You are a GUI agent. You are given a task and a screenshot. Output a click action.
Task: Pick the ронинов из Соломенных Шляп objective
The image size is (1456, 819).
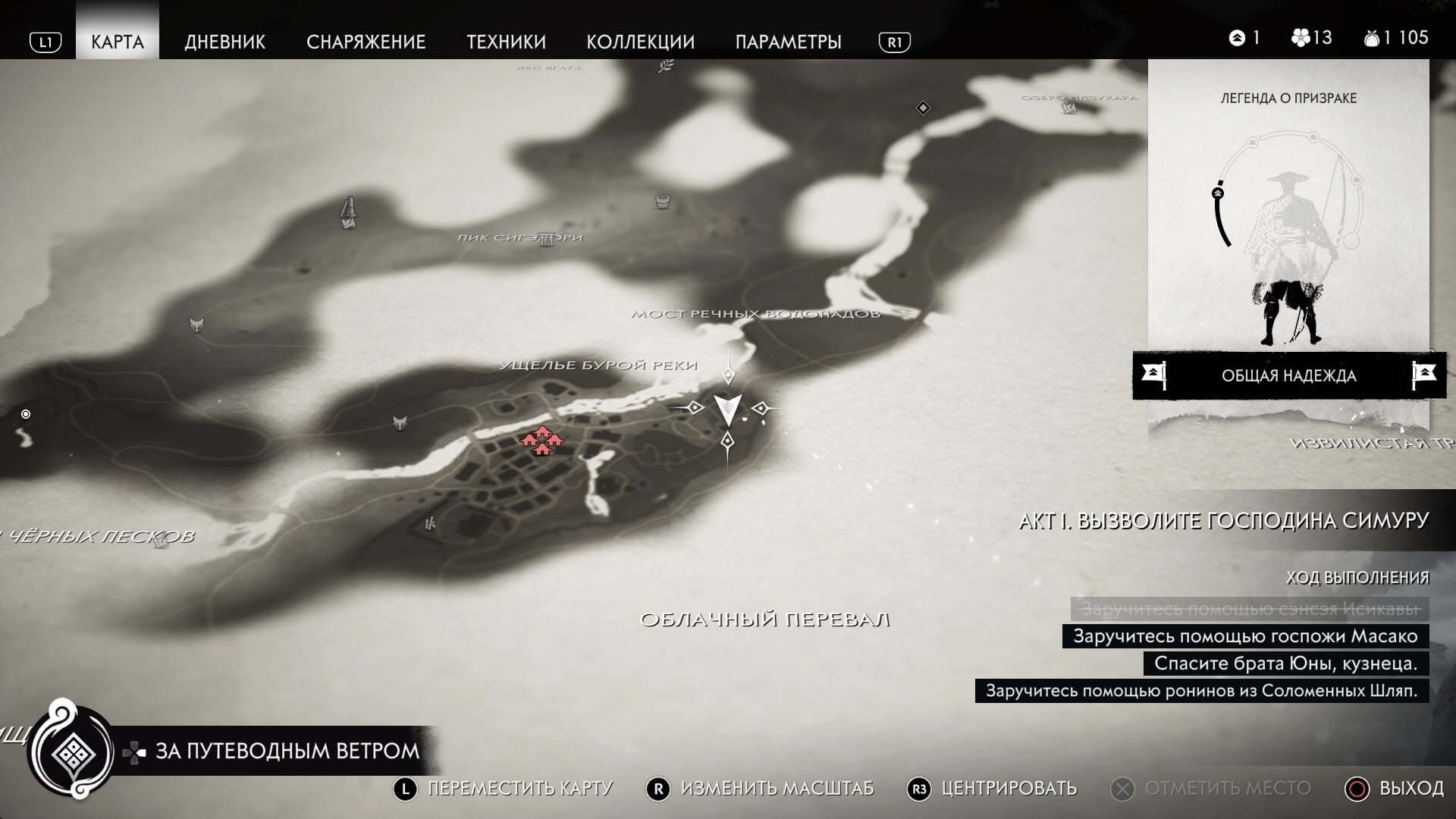click(x=1201, y=691)
